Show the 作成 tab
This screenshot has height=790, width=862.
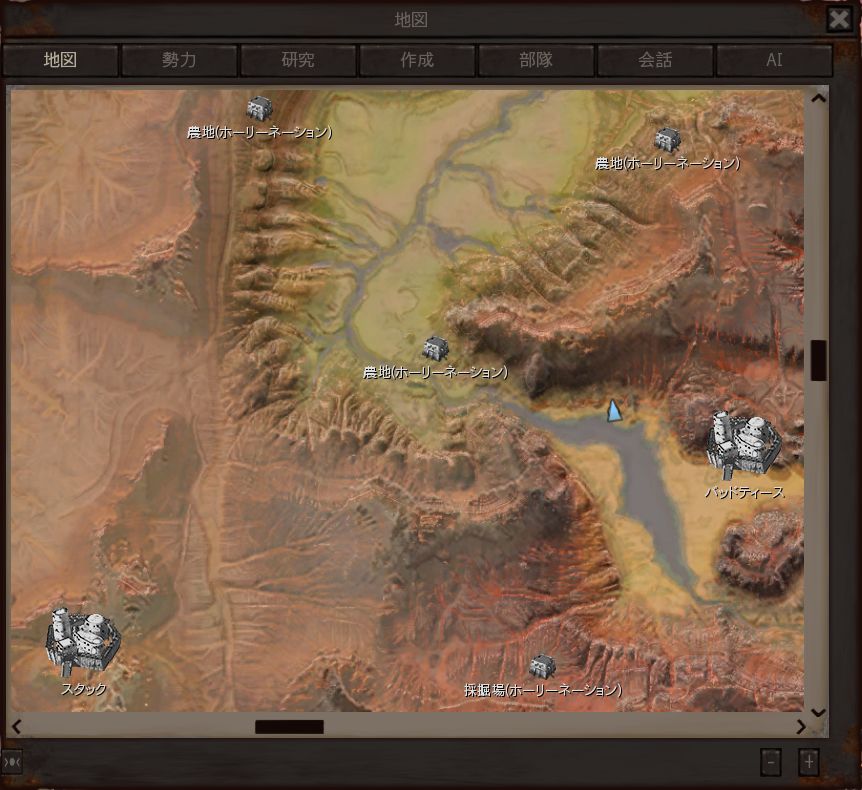417,60
